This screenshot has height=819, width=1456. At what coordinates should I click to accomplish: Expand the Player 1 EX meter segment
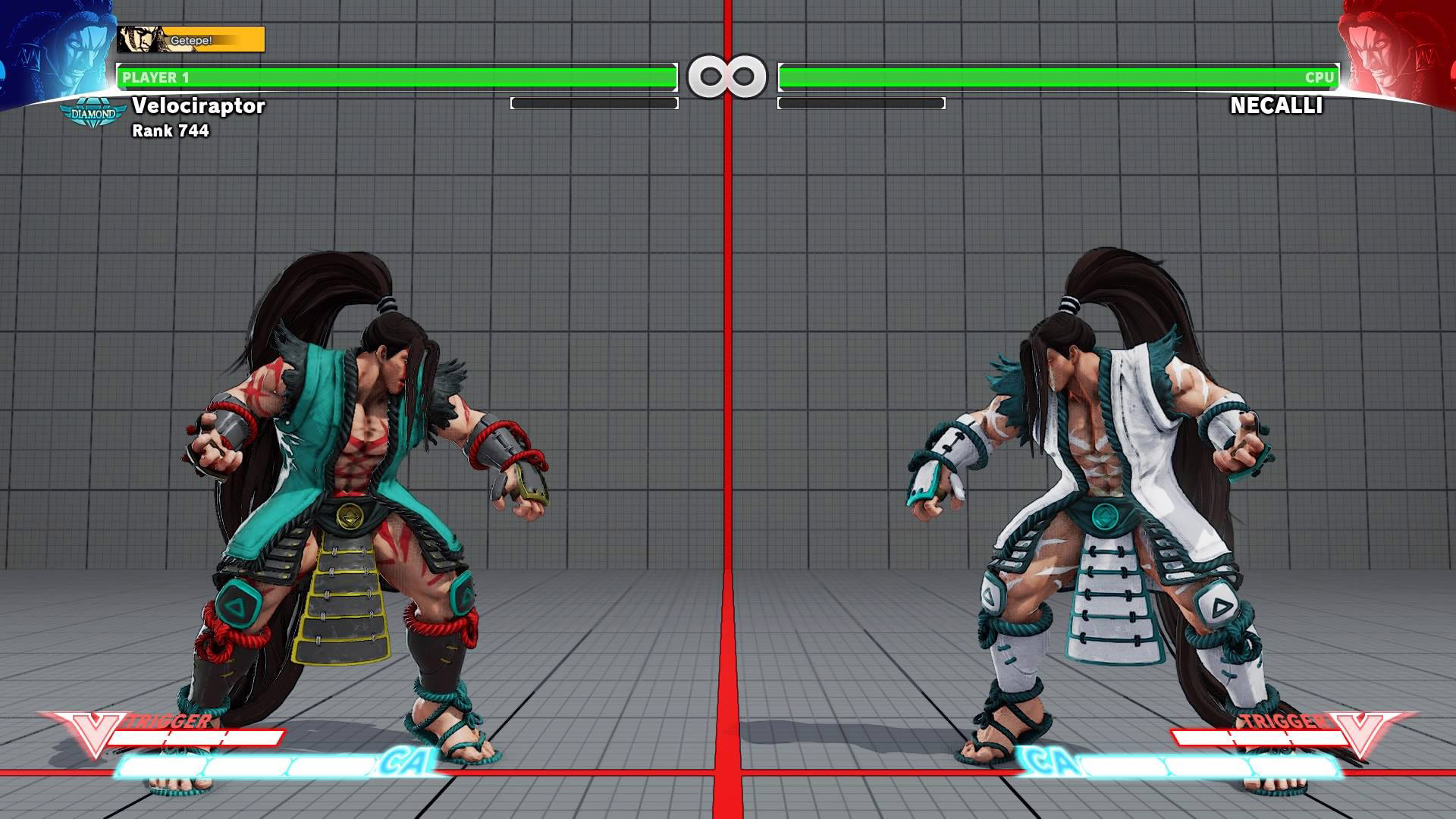coord(593,102)
